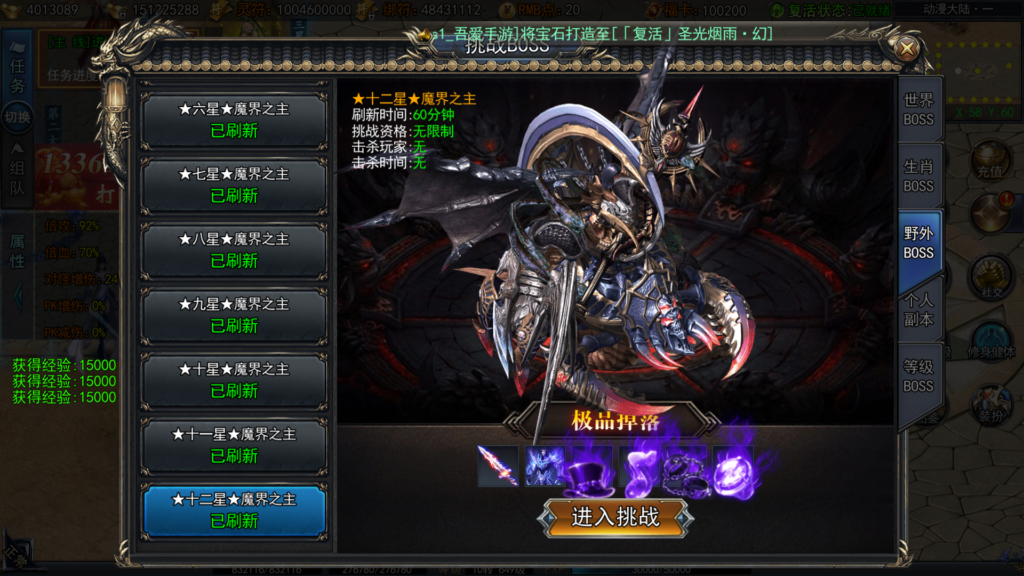Start the fight with 进入挑战 button
The width and height of the screenshot is (1024, 576).
coord(615,517)
